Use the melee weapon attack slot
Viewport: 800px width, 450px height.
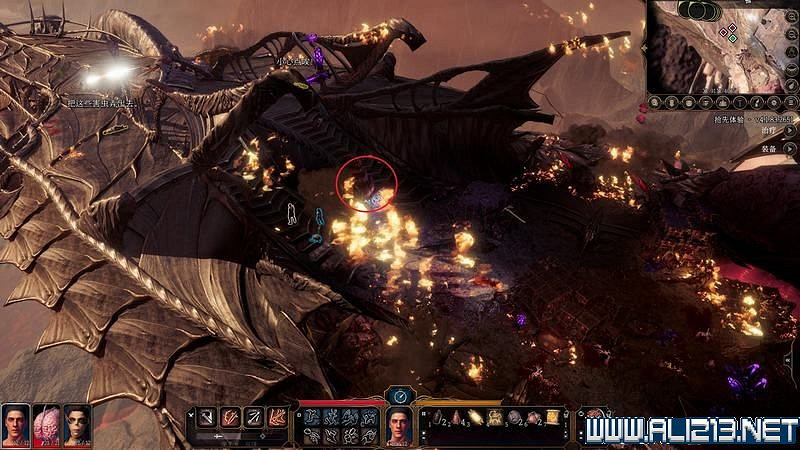[x=207, y=416]
